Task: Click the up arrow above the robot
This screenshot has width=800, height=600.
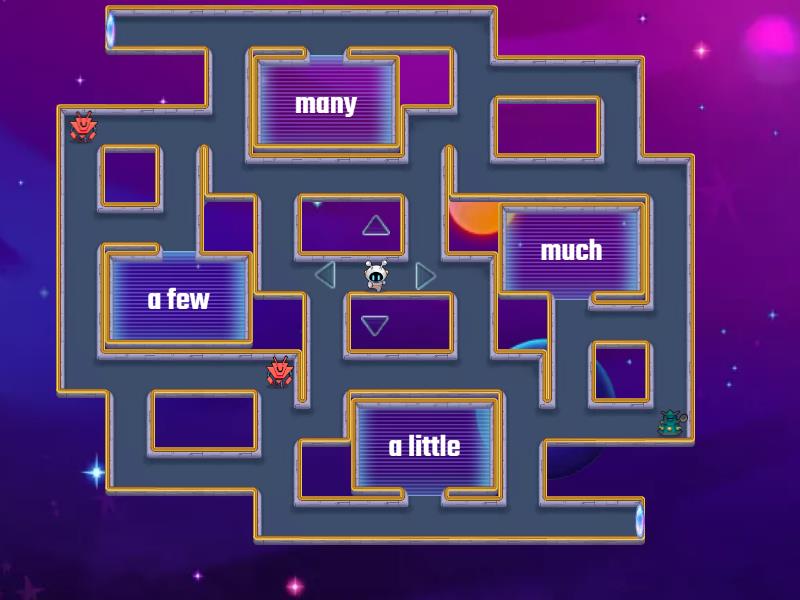Action: coord(376,226)
